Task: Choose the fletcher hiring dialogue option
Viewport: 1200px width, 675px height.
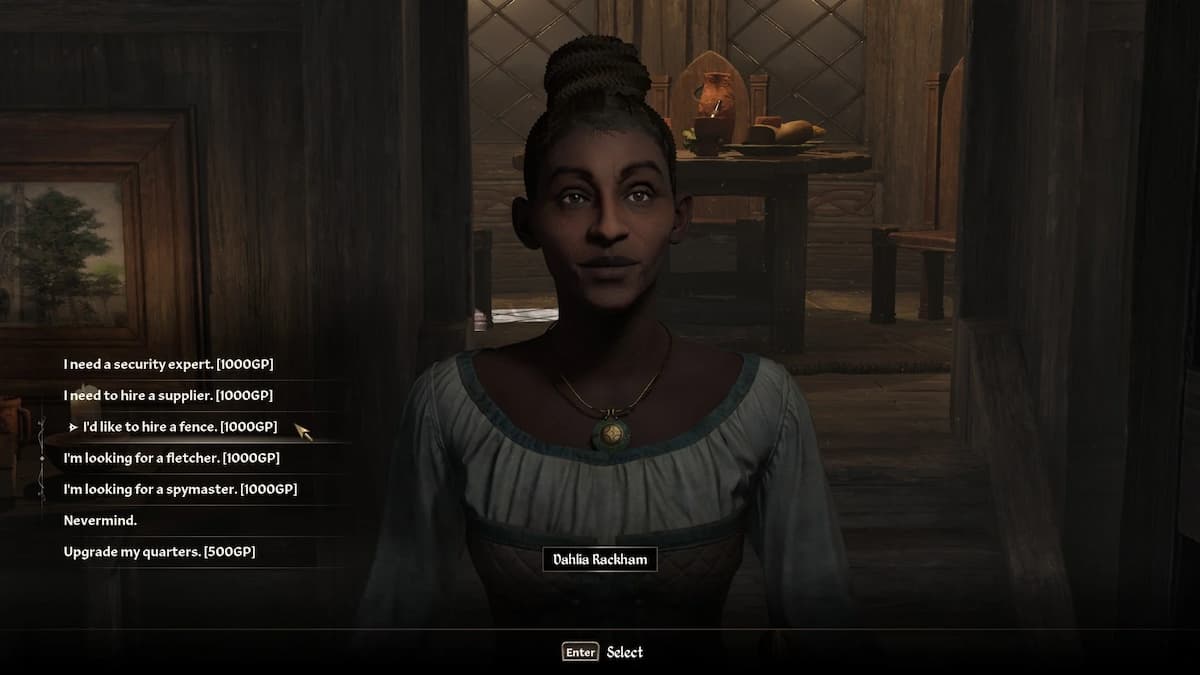Action: (171, 458)
